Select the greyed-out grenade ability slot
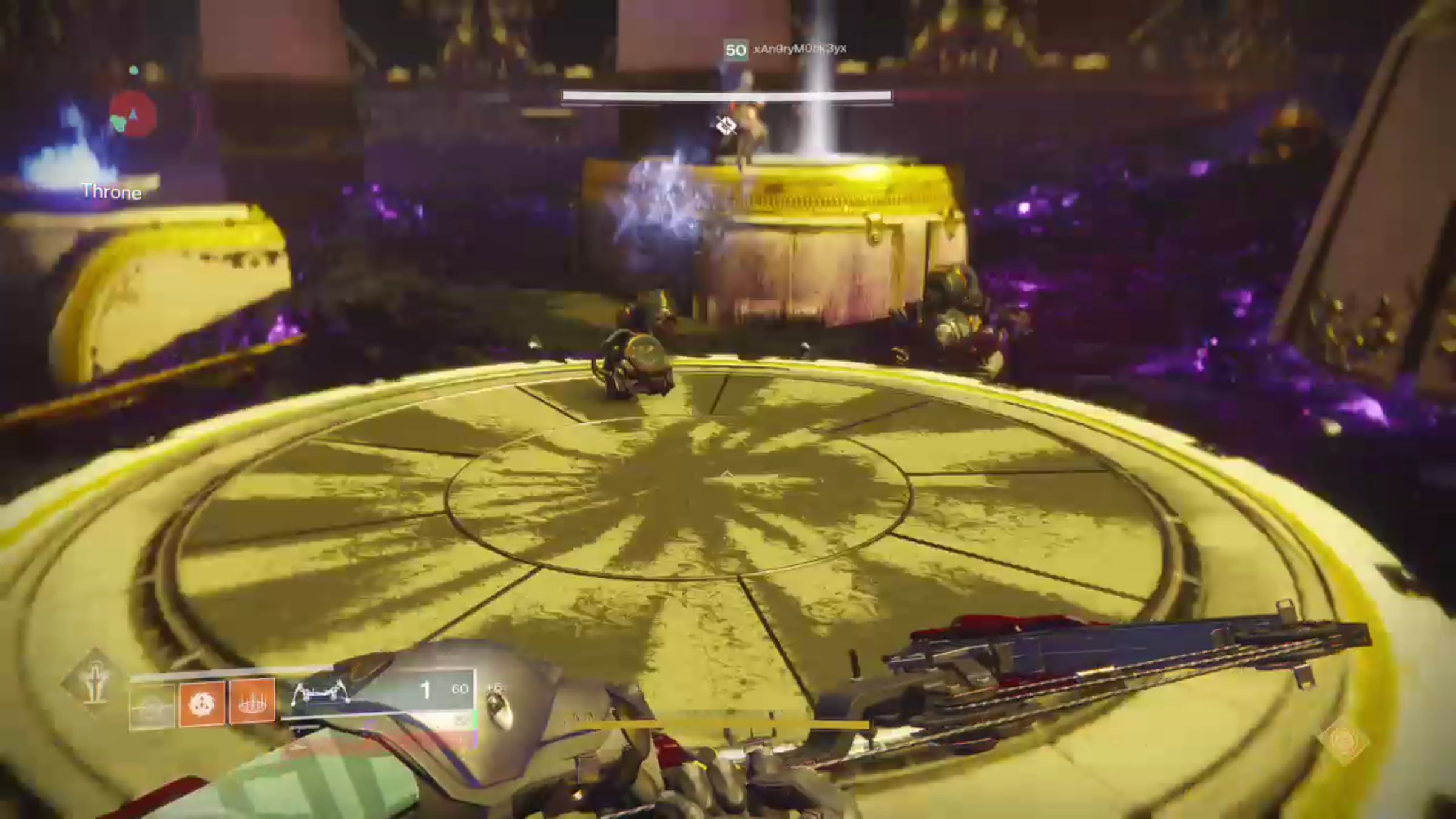This screenshot has width=1456, height=819. click(152, 704)
